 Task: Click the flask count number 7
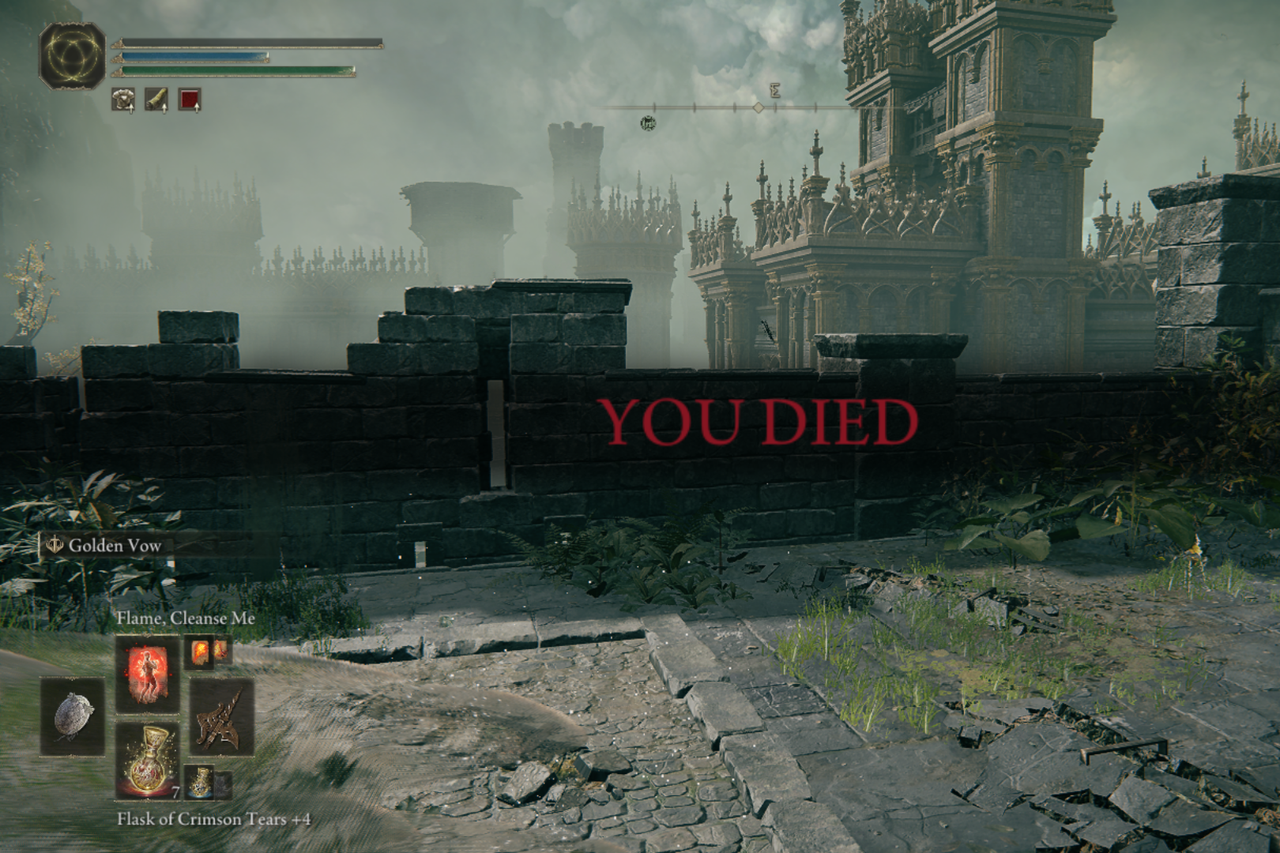[x=175, y=792]
